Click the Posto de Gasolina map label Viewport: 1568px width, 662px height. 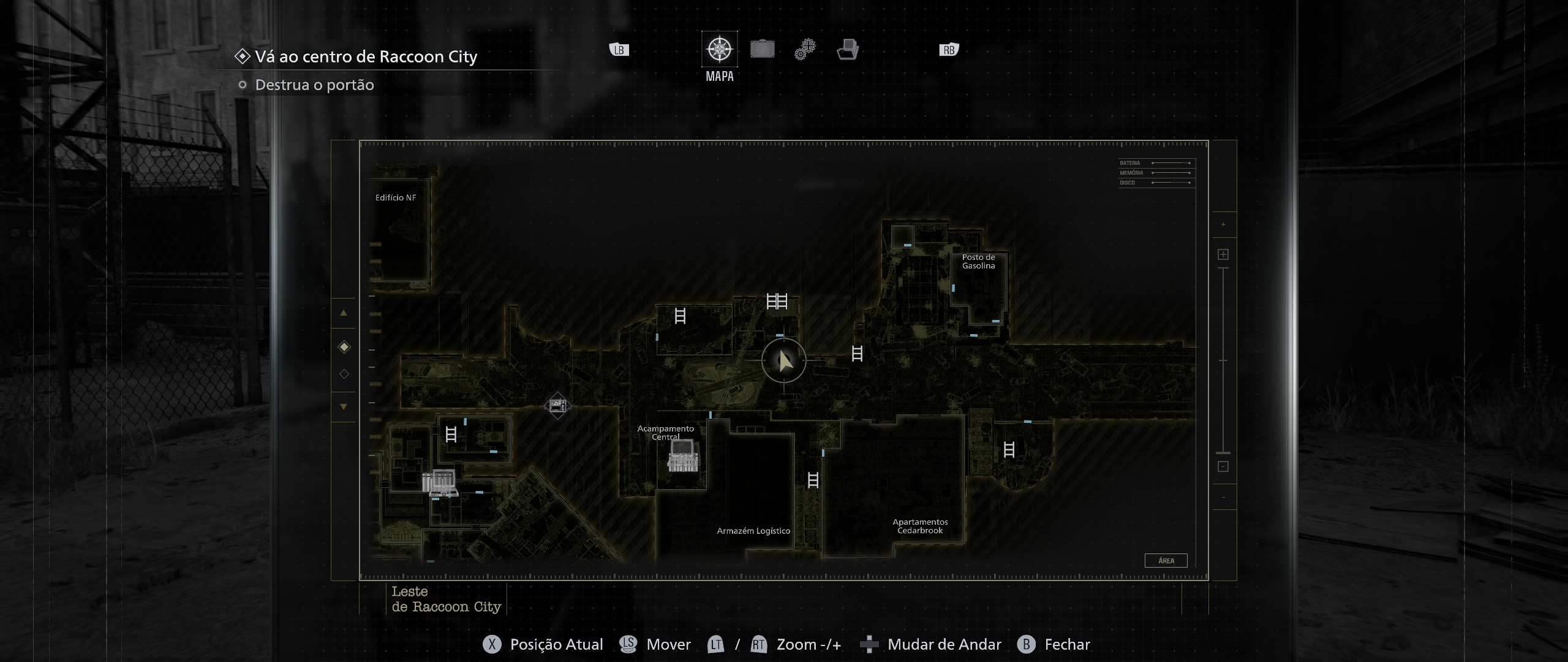pyautogui.click(x=978, y=262)
